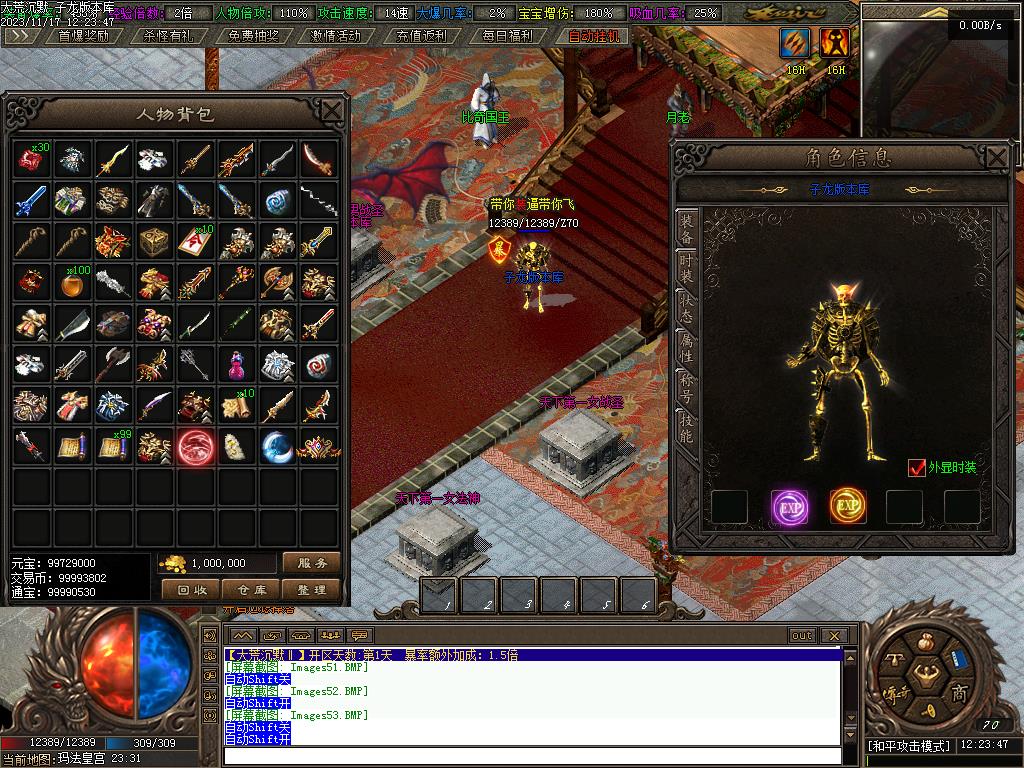Sort the bag with the 整理 button

pos(311,590)
